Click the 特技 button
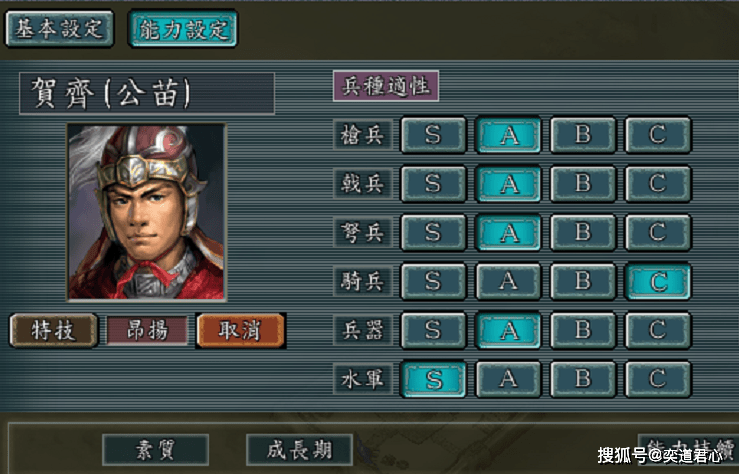The width and height of the screenshot is (739, 474). (x=53, y=330)
